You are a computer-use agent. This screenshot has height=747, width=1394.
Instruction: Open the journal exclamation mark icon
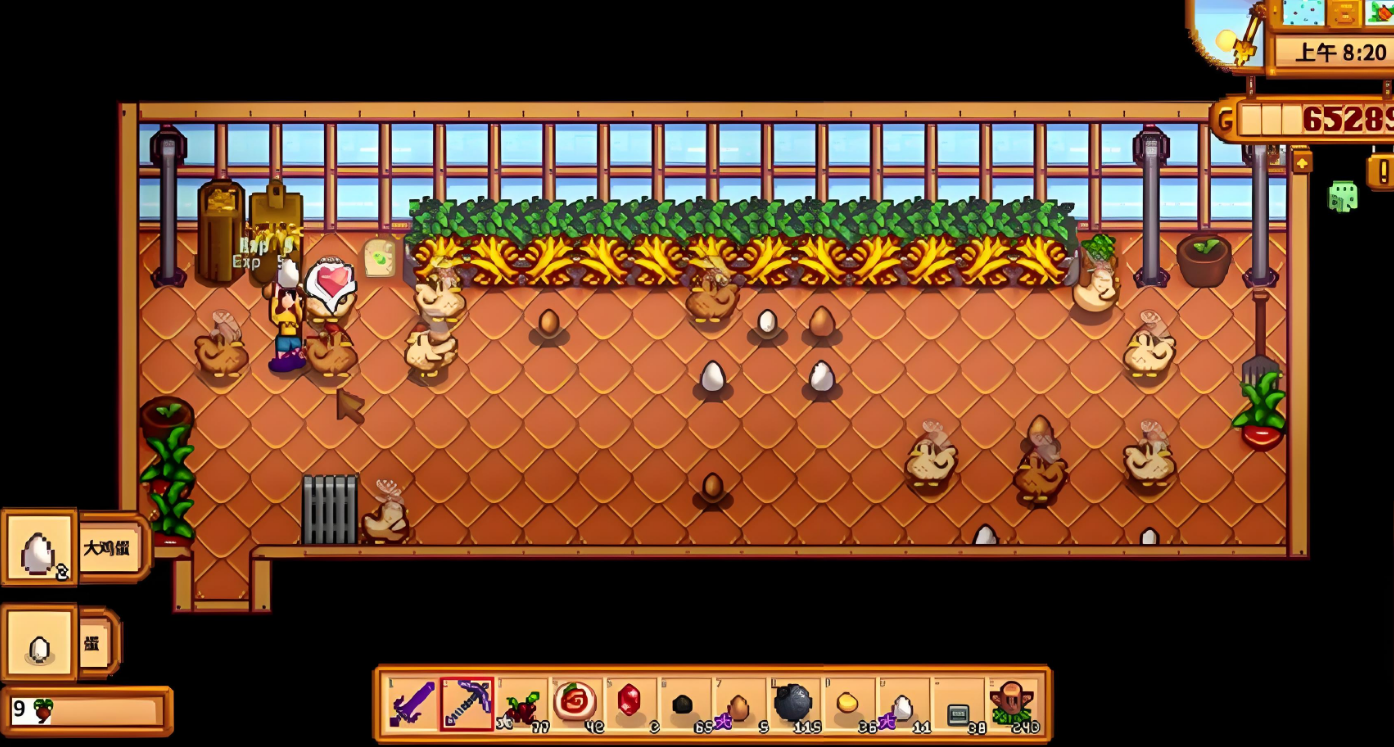[x=1383, y=170]
